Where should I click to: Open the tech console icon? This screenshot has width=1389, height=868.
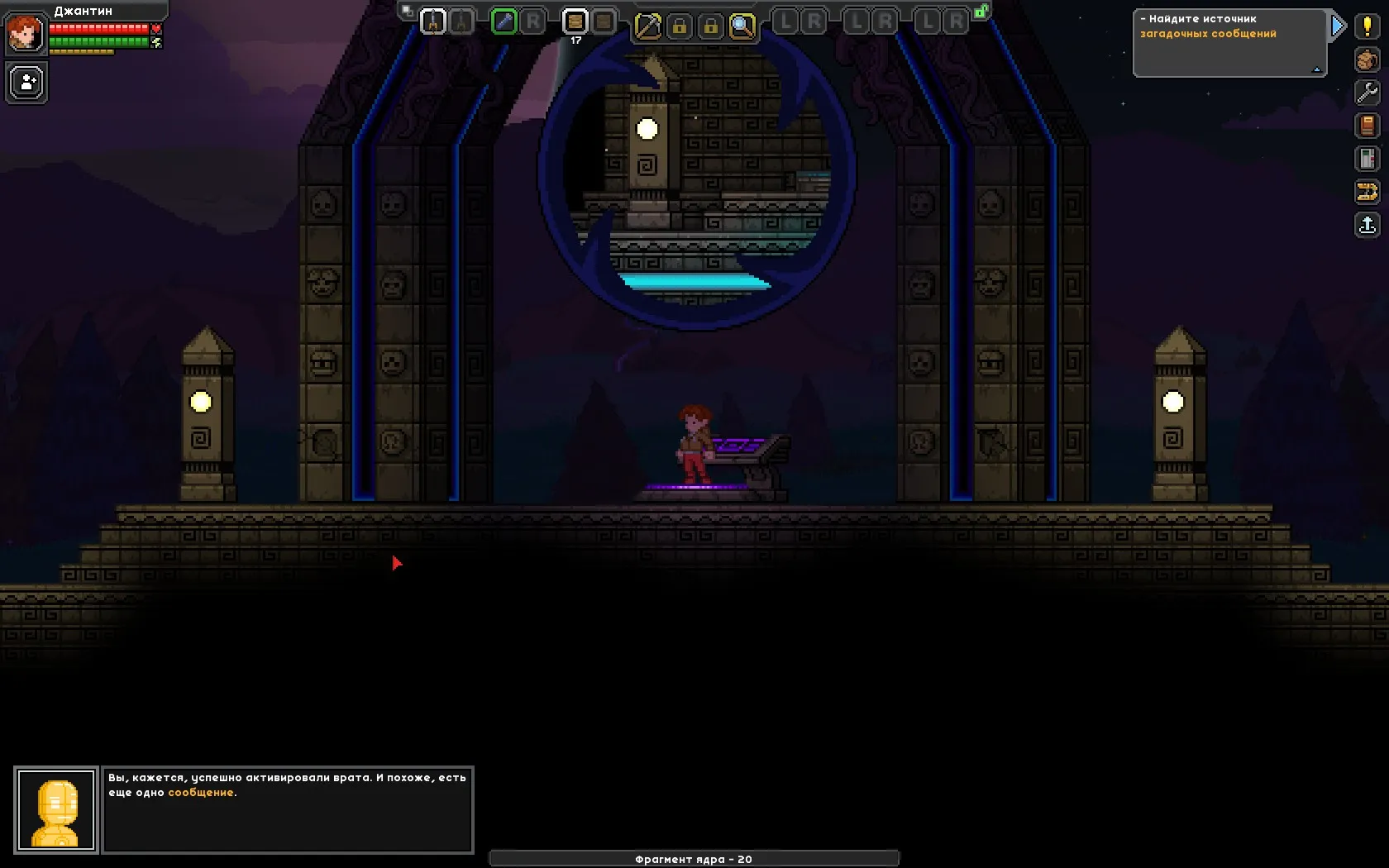(x=1367, y=159)
